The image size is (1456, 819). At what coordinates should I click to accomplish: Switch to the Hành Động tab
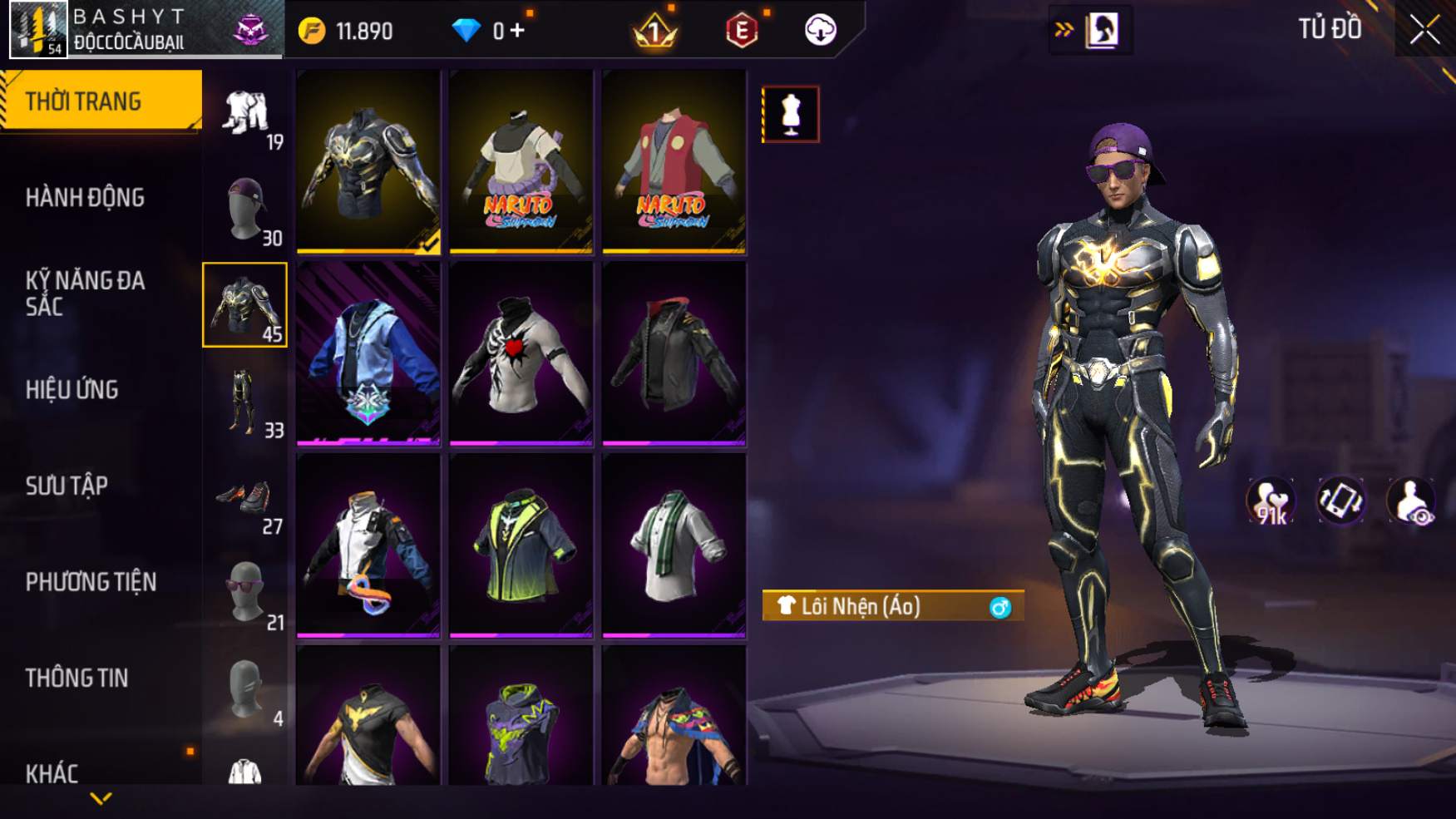(x=85, y=198)
